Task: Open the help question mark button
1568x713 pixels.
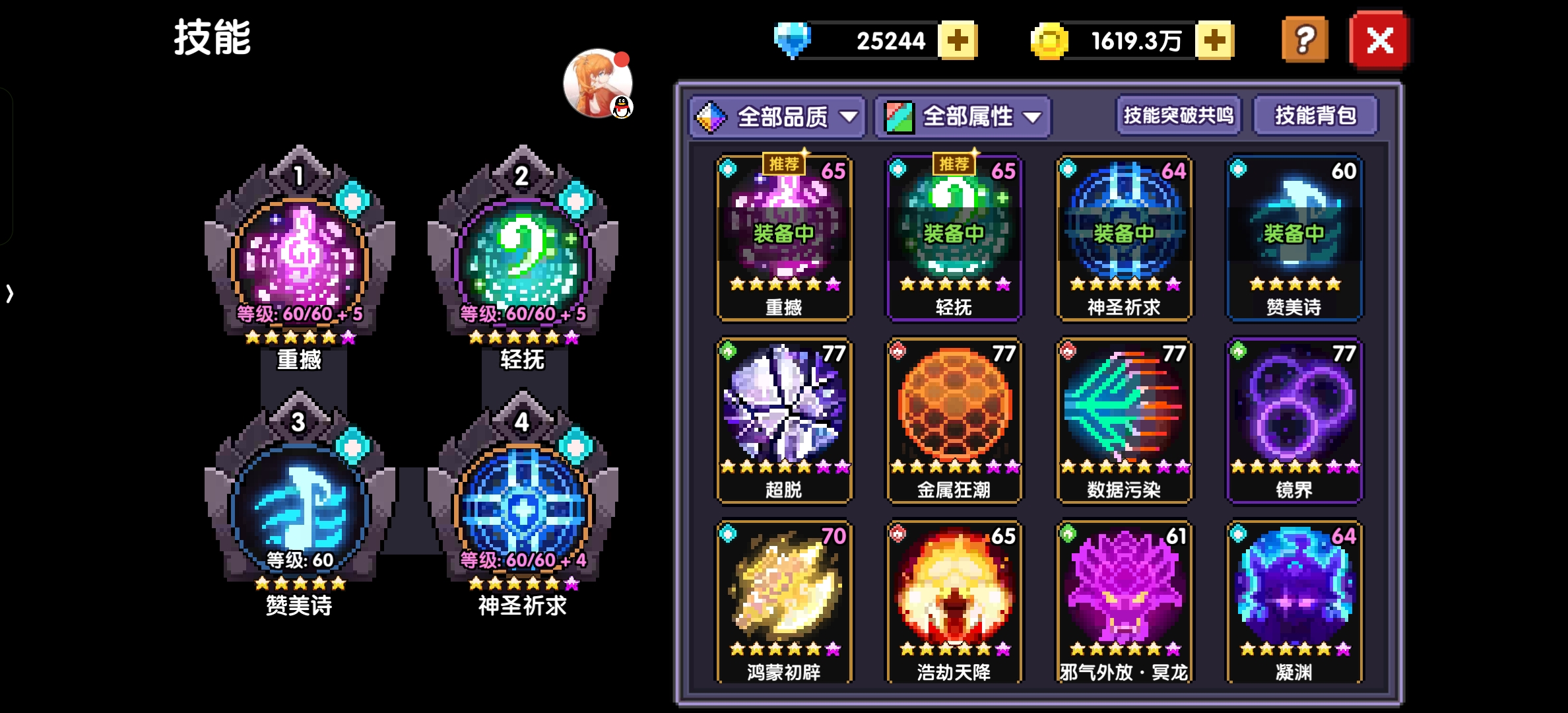Action: (1304, 41)
